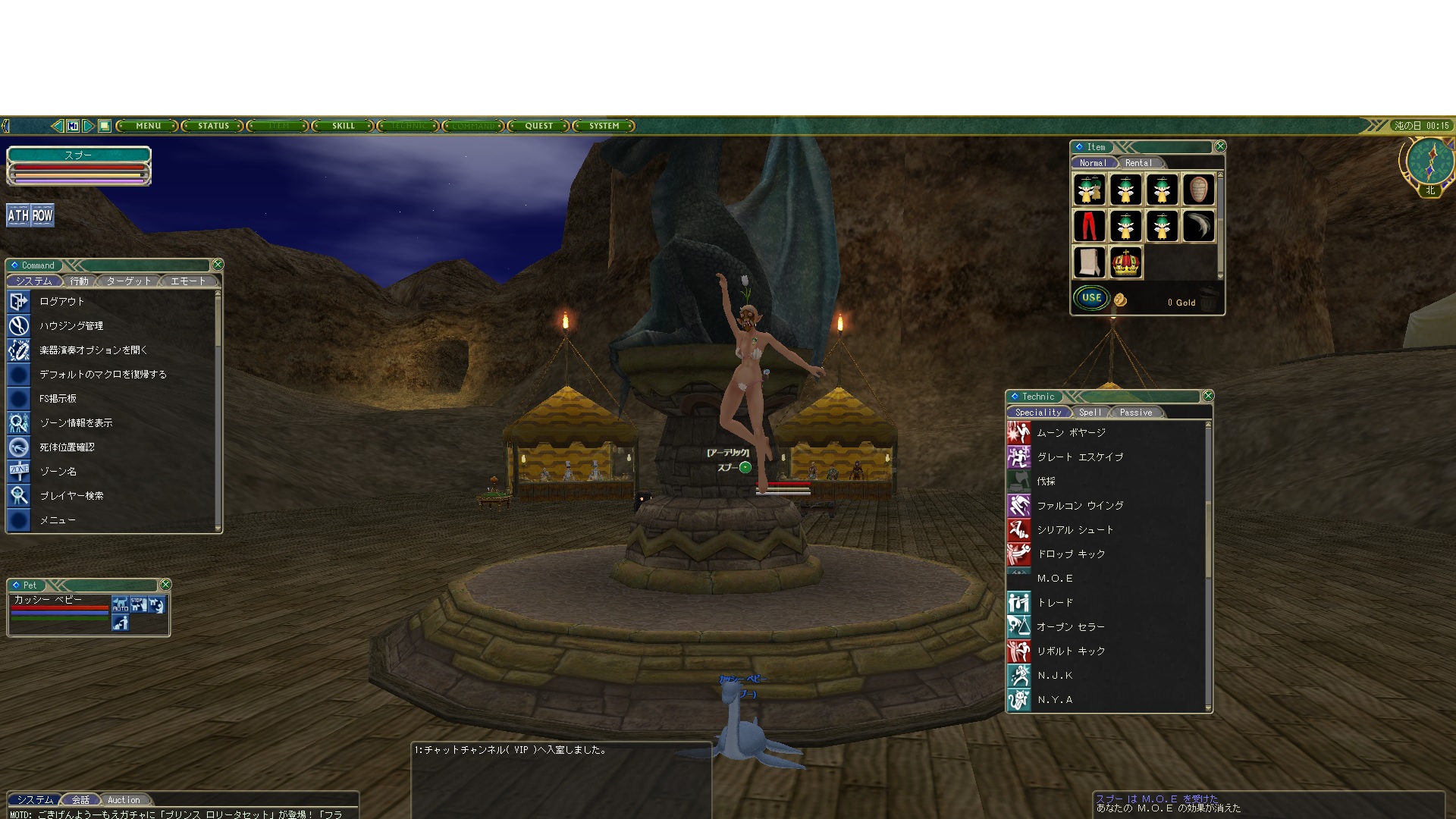Activate the ムーン ボヤージ technique
1456x819 pixels.
coord(1071,433)
